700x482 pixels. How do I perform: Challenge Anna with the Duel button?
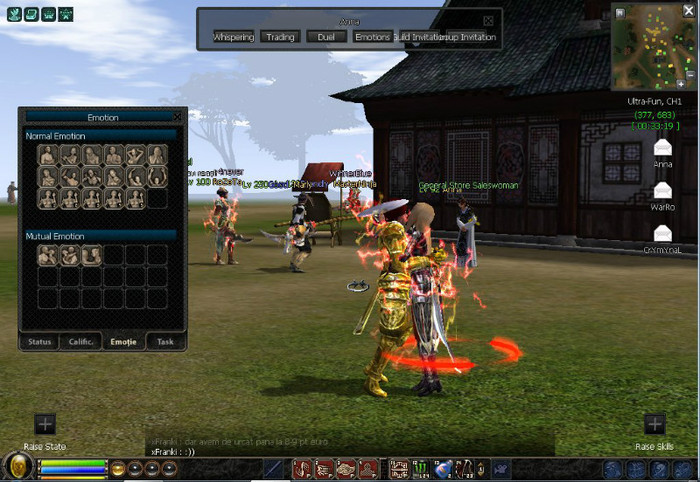[326, 37]
